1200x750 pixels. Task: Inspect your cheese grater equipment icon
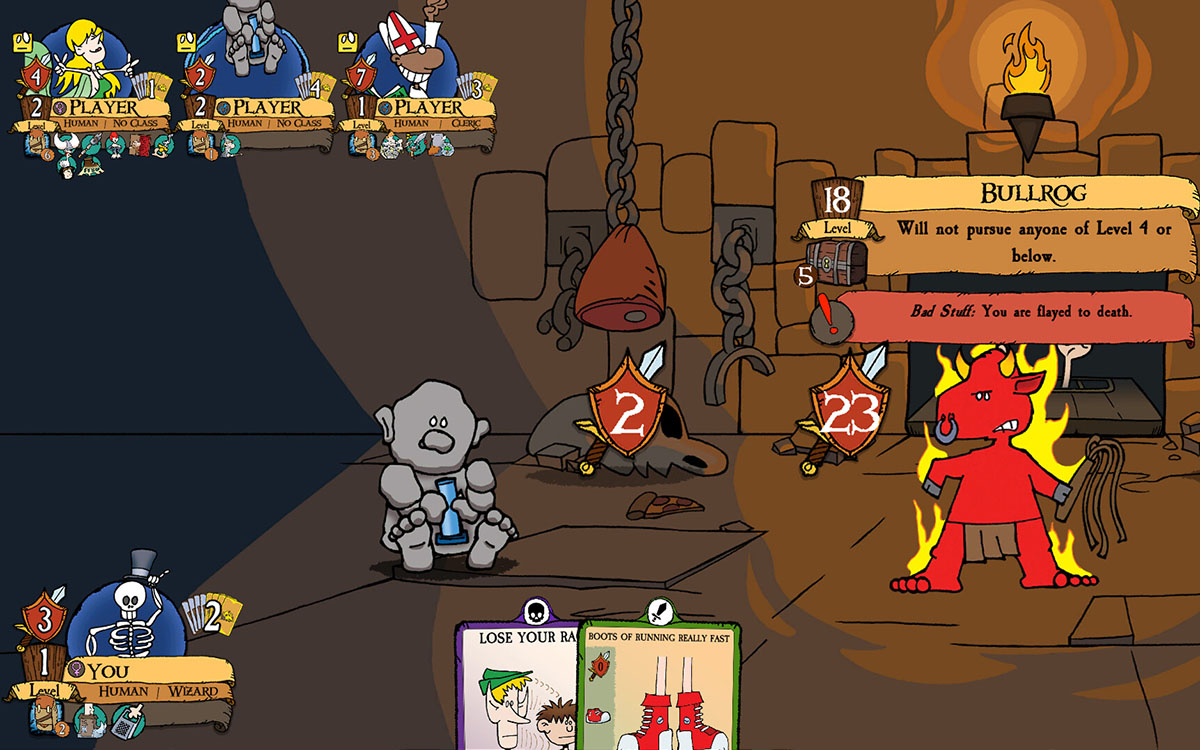coord(126,717)
